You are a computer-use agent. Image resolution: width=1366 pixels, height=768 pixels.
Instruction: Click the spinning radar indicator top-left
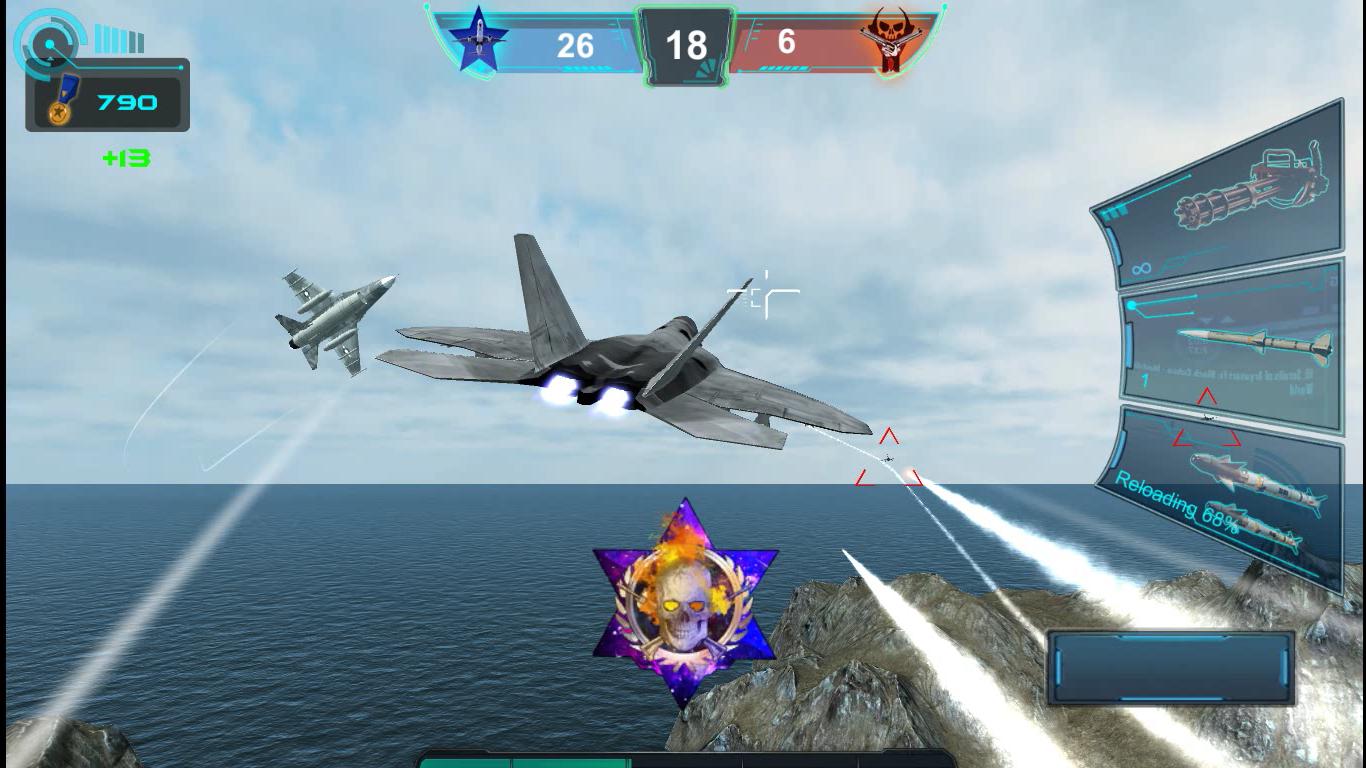[48, 42]
